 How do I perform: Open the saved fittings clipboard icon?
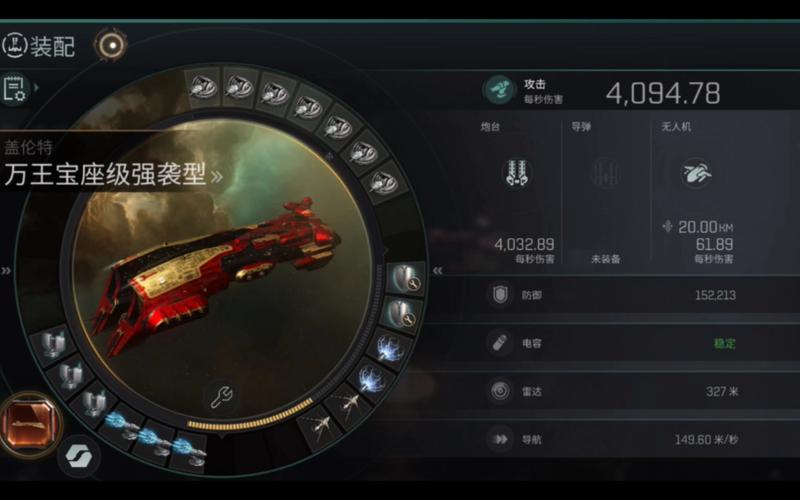[x=15, y=88]
